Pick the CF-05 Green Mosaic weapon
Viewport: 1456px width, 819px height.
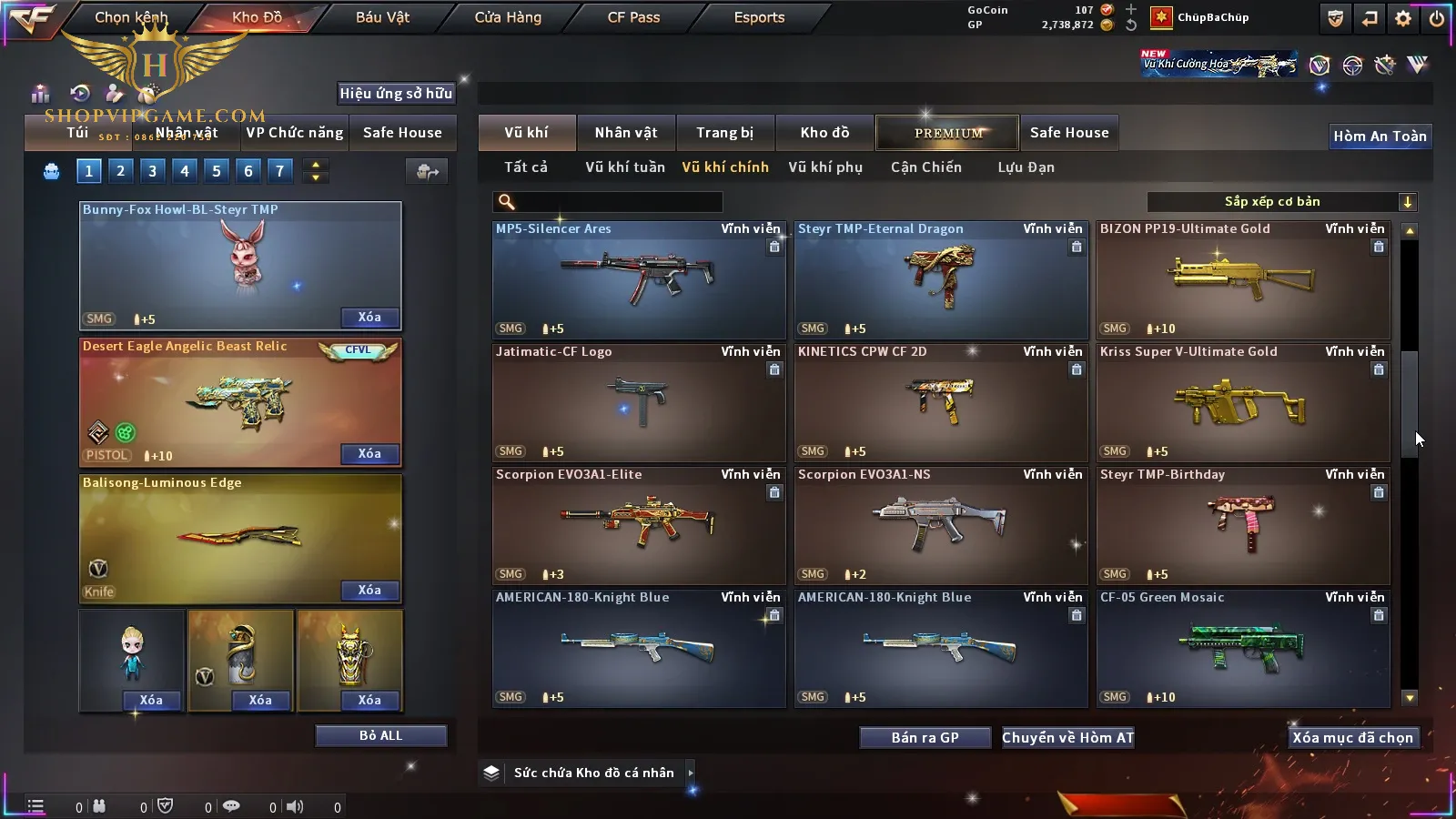tap(1243, 649)
